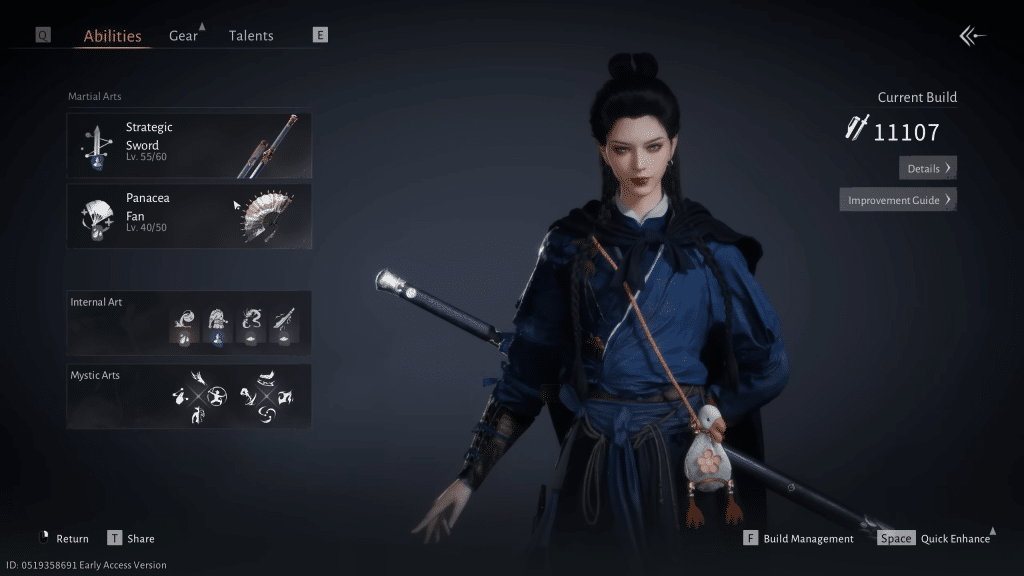Switch to the Talents tab
Screen dimensions: 1024x576
pos(251,36)
